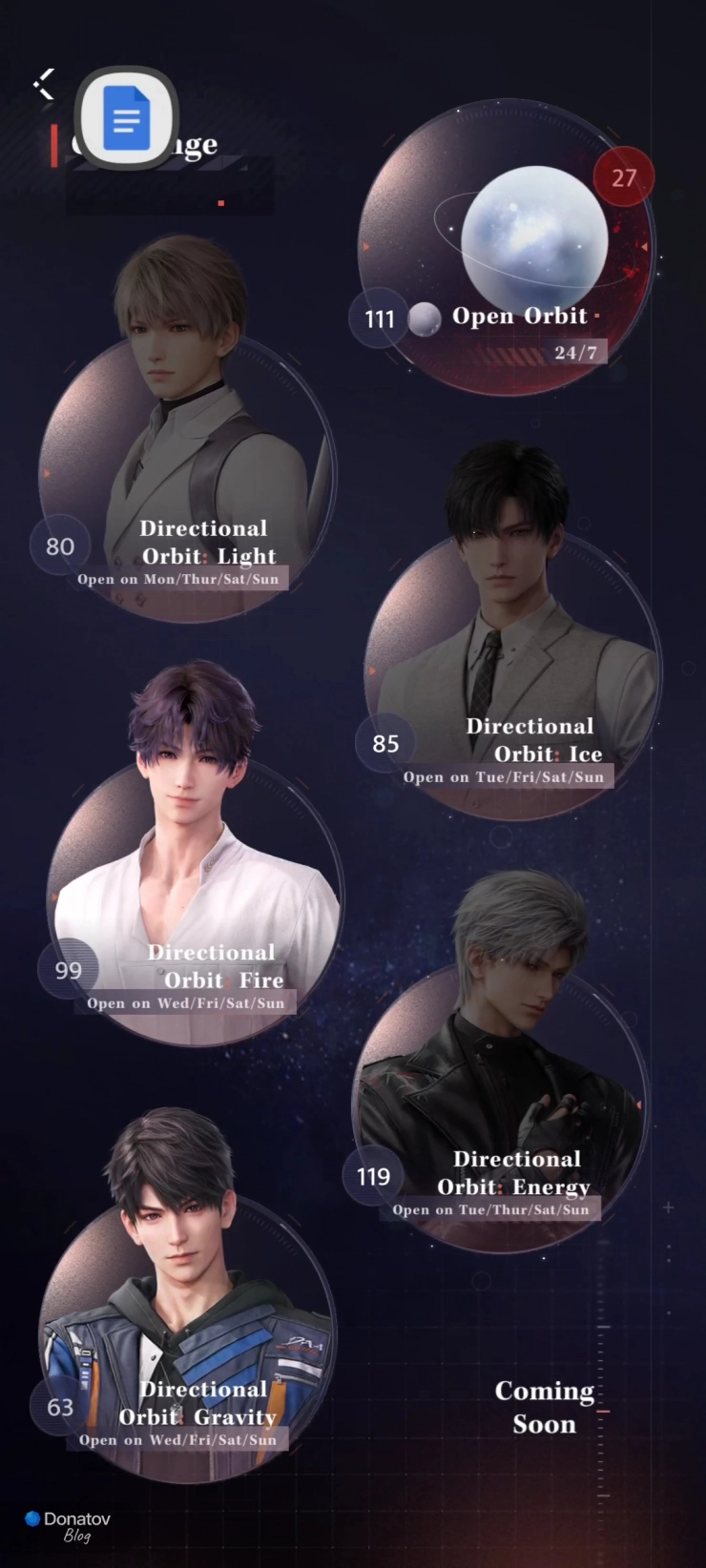The width and height of the screenshot is (706, 1568).
Task: Select Directional Orbit: Gravity
Action: click(186, 1335)
